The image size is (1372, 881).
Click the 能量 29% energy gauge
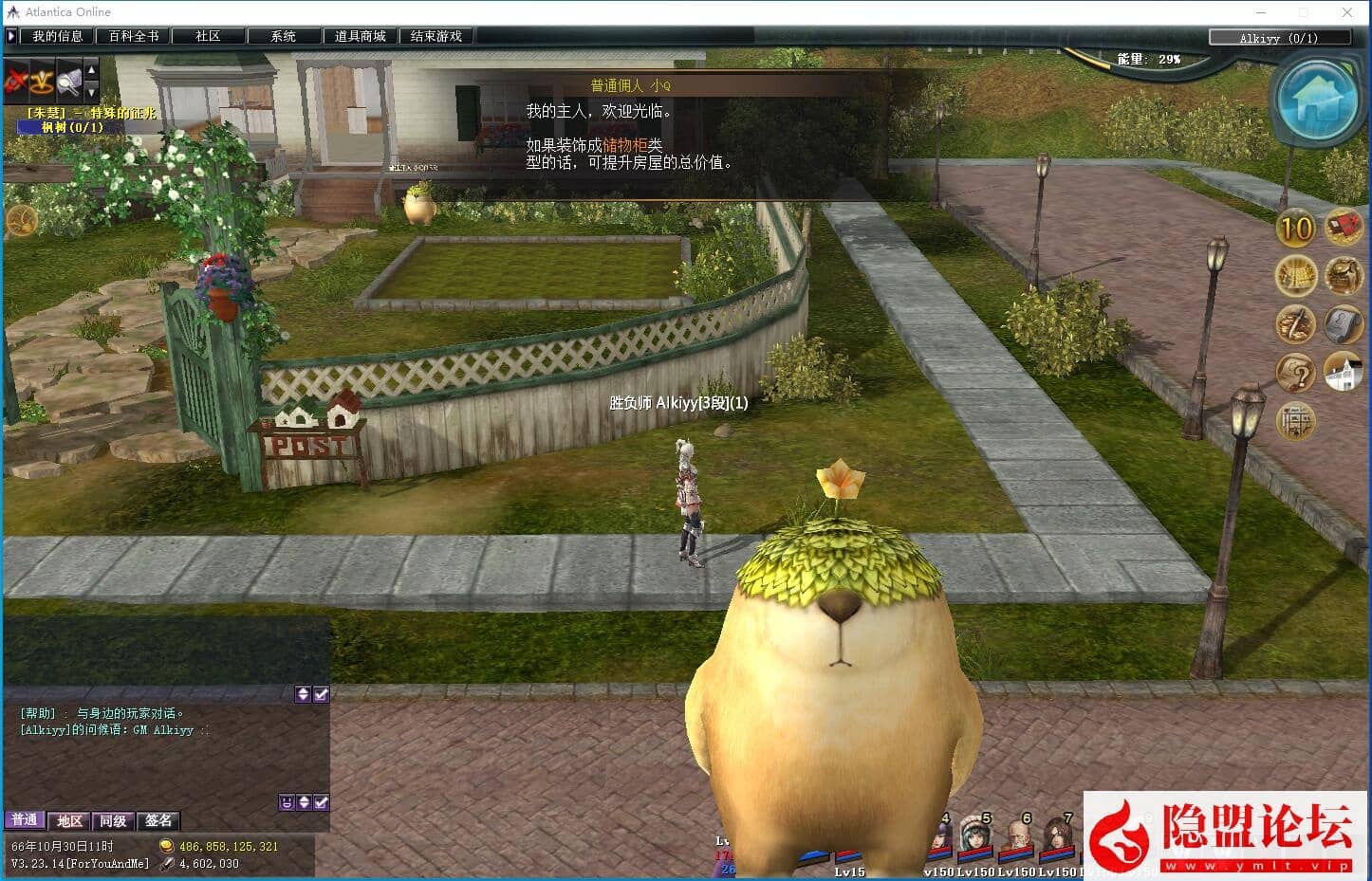click(1146, 59)
